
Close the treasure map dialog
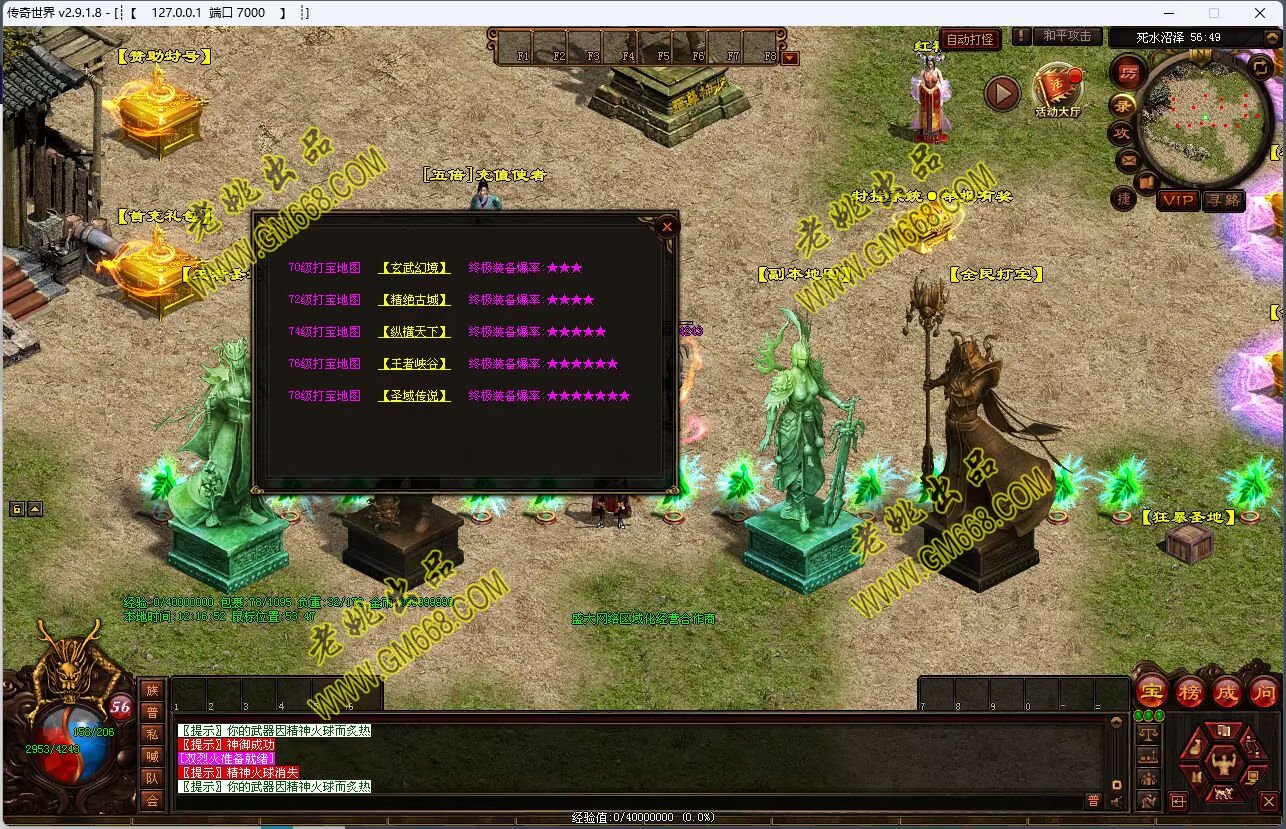point(667,227)
